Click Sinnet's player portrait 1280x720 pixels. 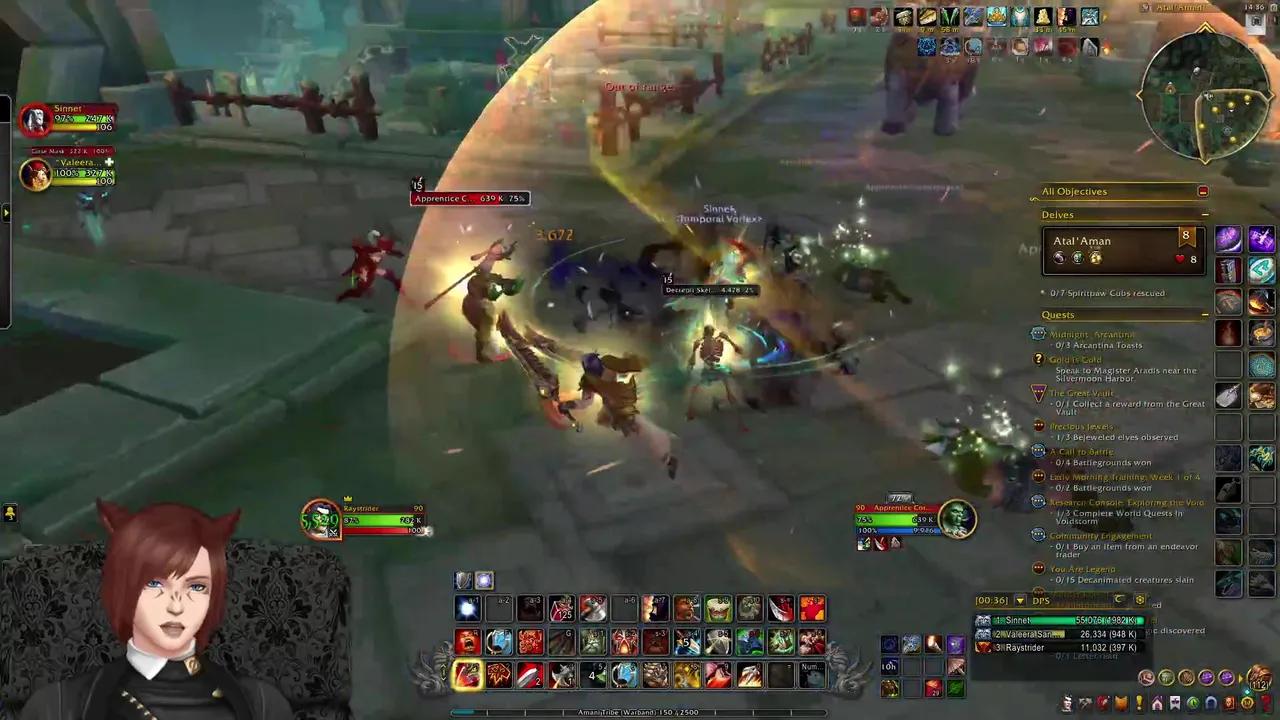point(35,118)
